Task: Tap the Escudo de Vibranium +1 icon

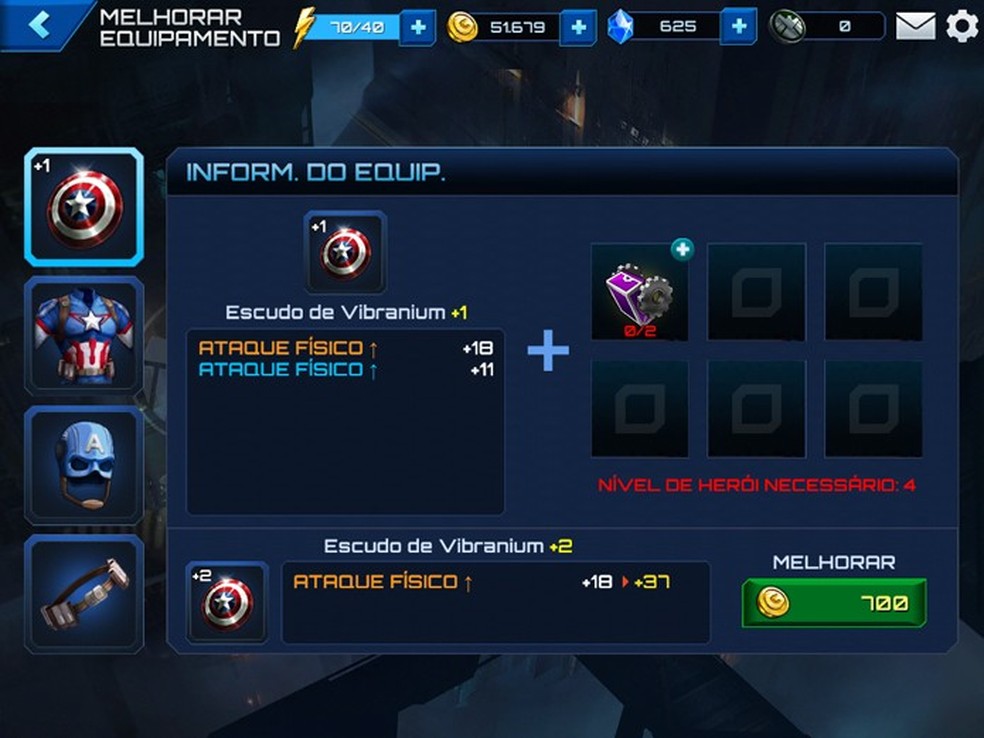Action: pyautogui.click(x=345, y=252)
